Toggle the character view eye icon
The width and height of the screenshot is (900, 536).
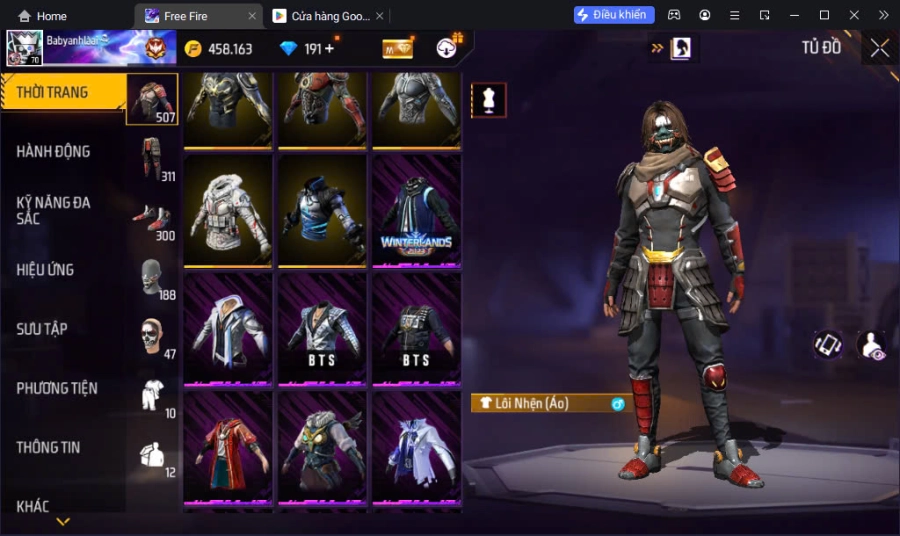point(872,346)
